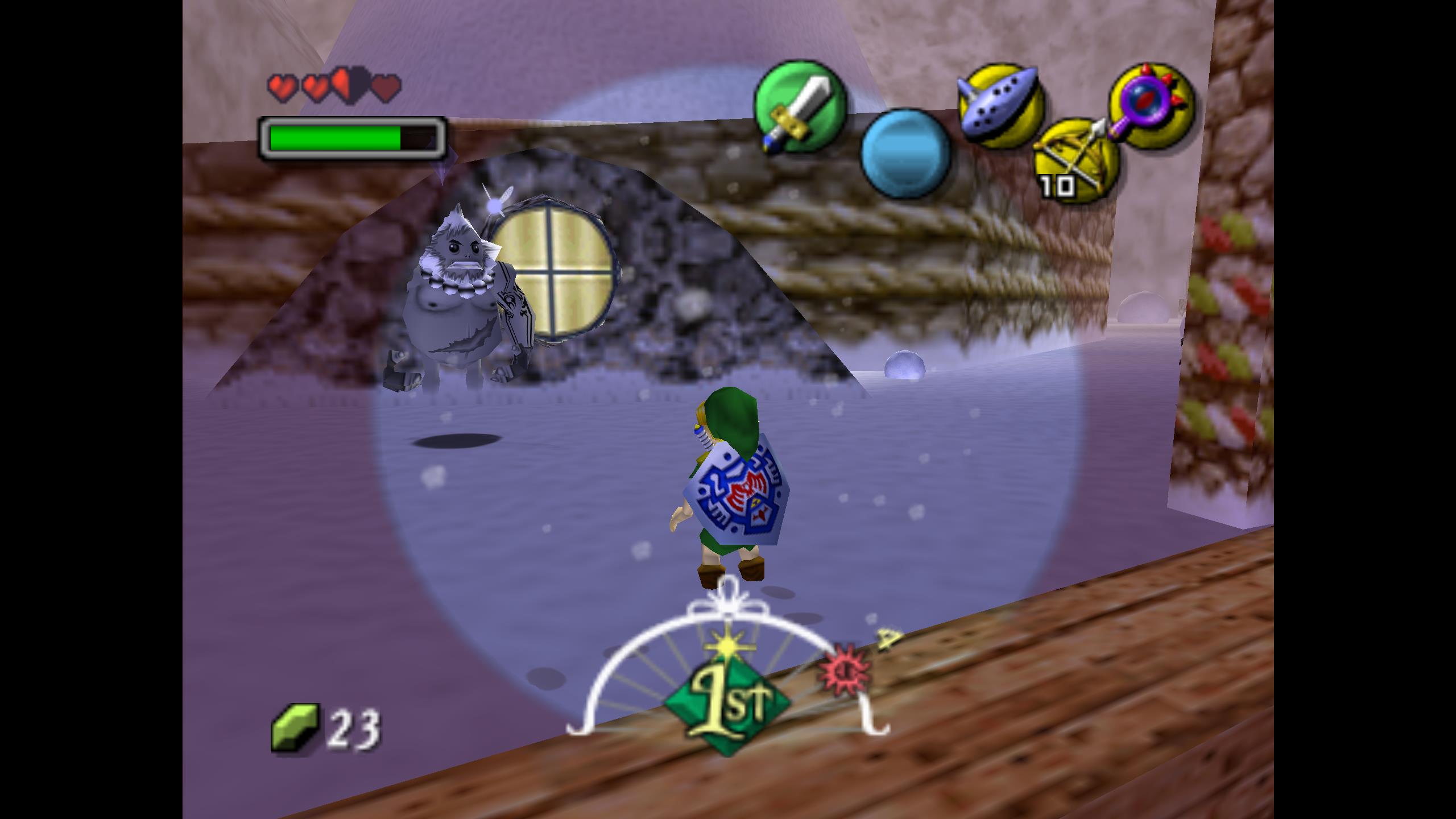Click the empty blue A action button
The width and height of the screenshot is (1456, 819).
905,154
